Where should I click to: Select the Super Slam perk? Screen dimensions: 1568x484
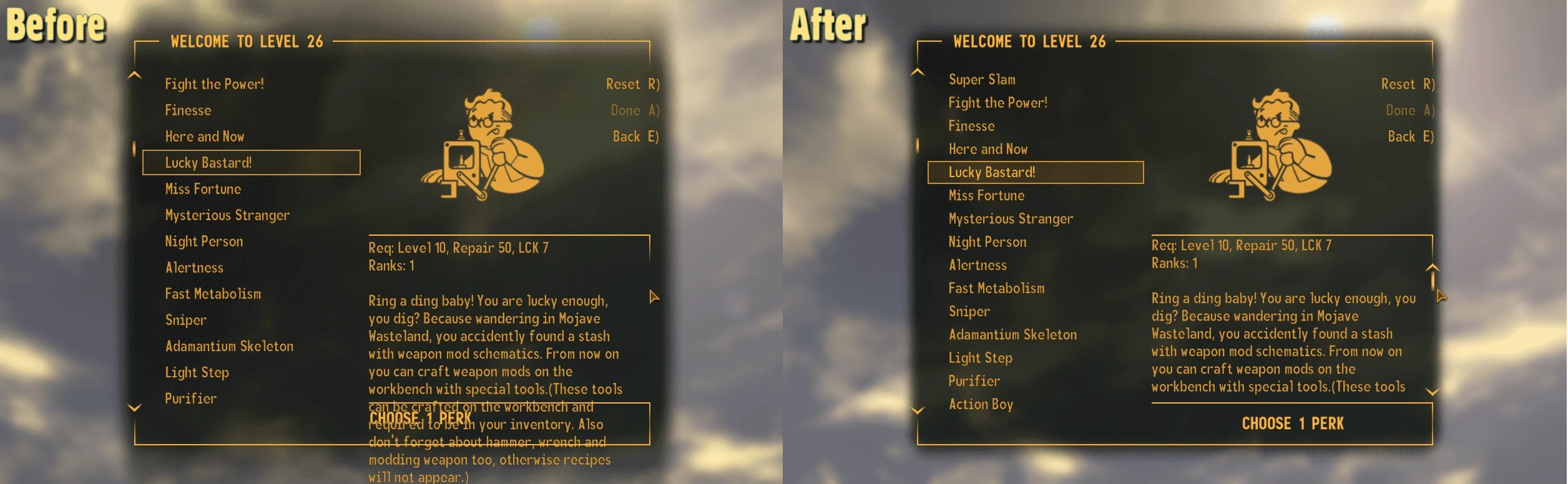pos(982,80)
